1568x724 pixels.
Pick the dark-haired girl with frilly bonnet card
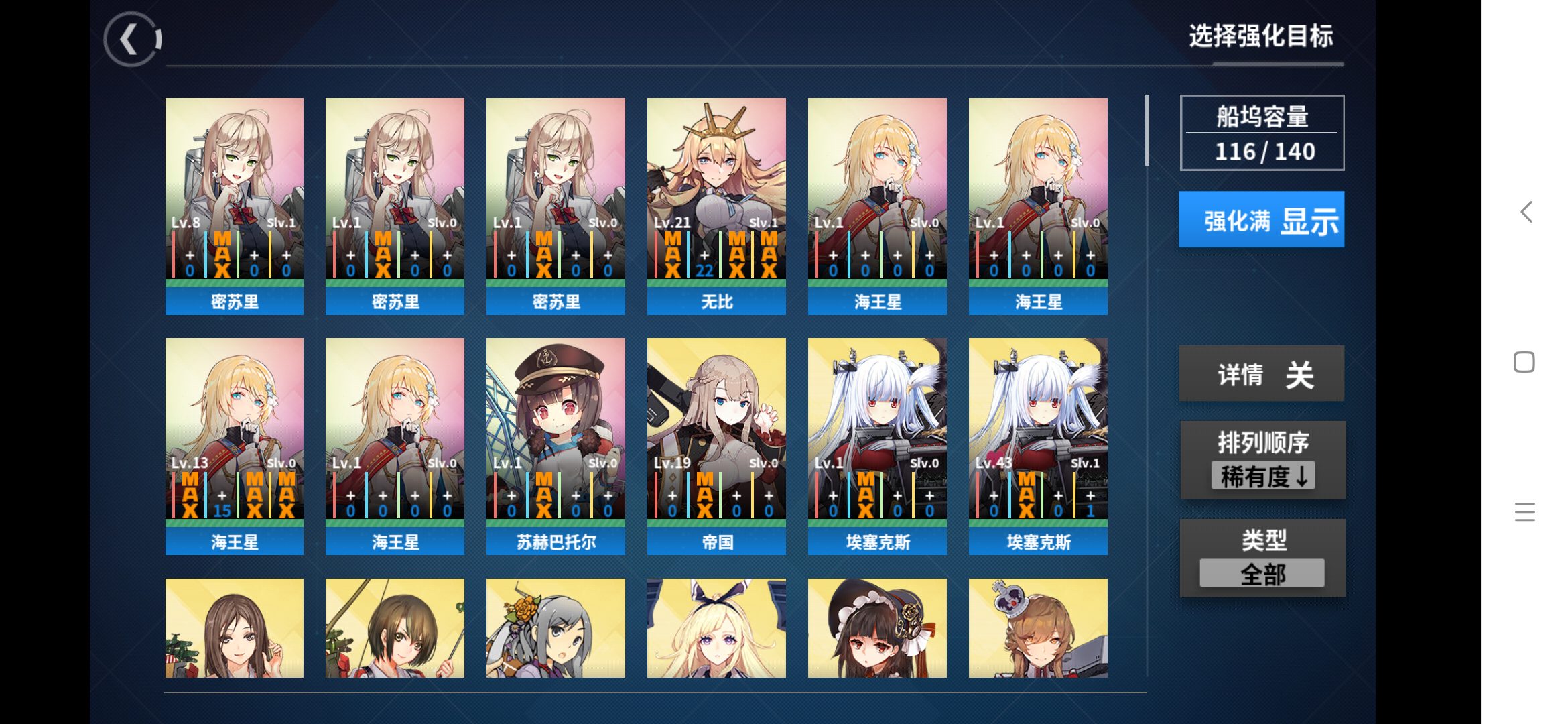tap(877, 628)
